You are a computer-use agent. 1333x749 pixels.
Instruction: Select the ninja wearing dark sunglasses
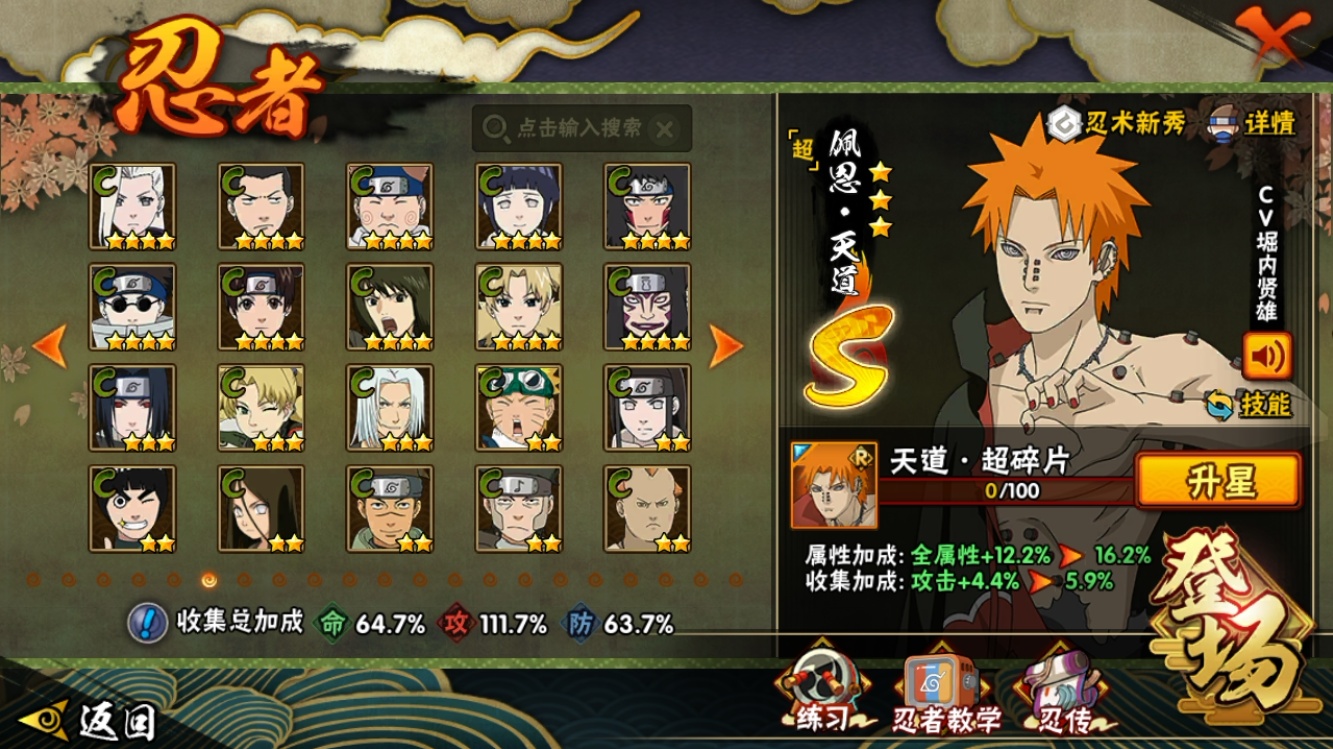(133, 307)
